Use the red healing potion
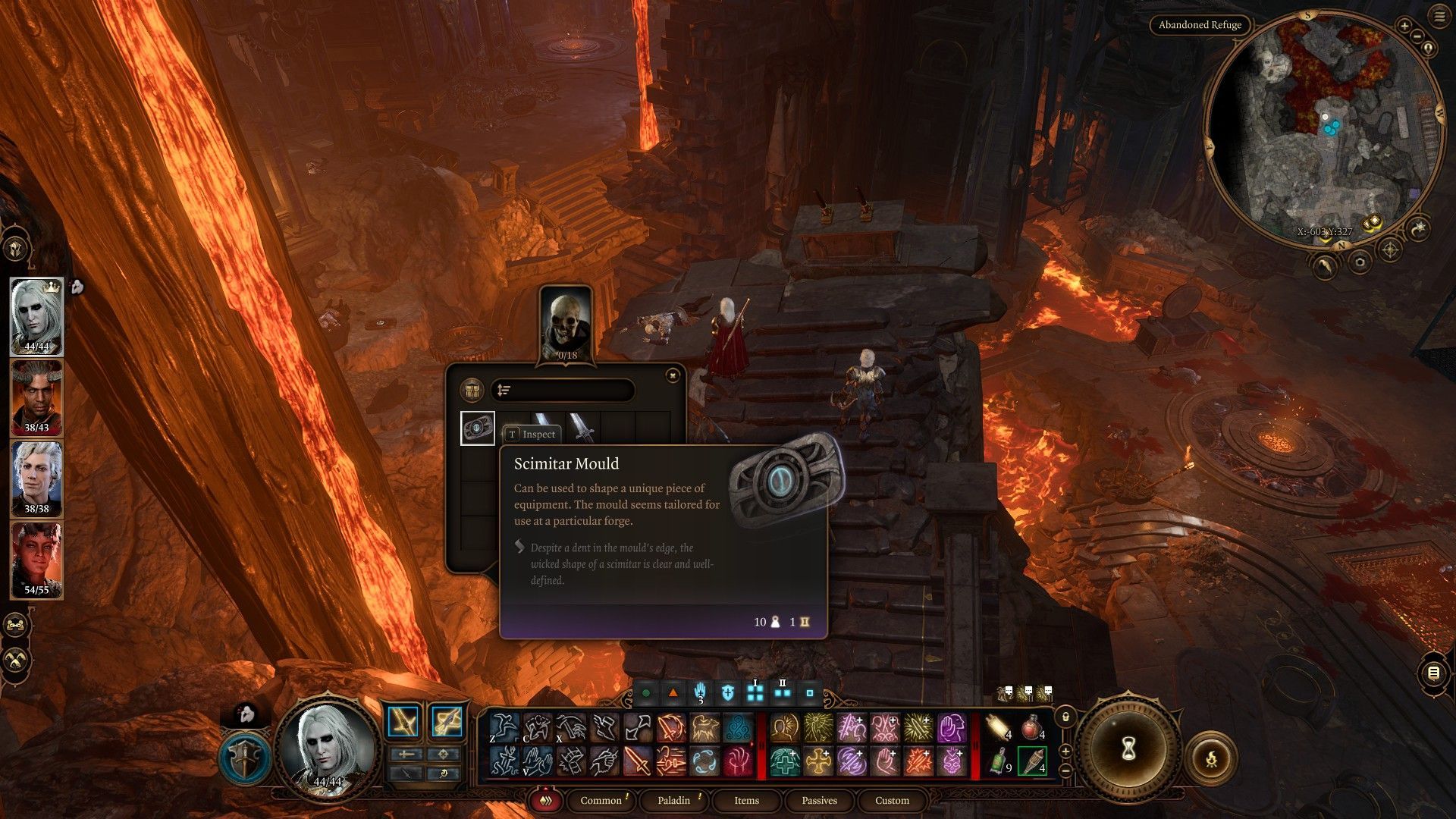The height and width of the screenshot is (819, 1456). point(1031,728)
